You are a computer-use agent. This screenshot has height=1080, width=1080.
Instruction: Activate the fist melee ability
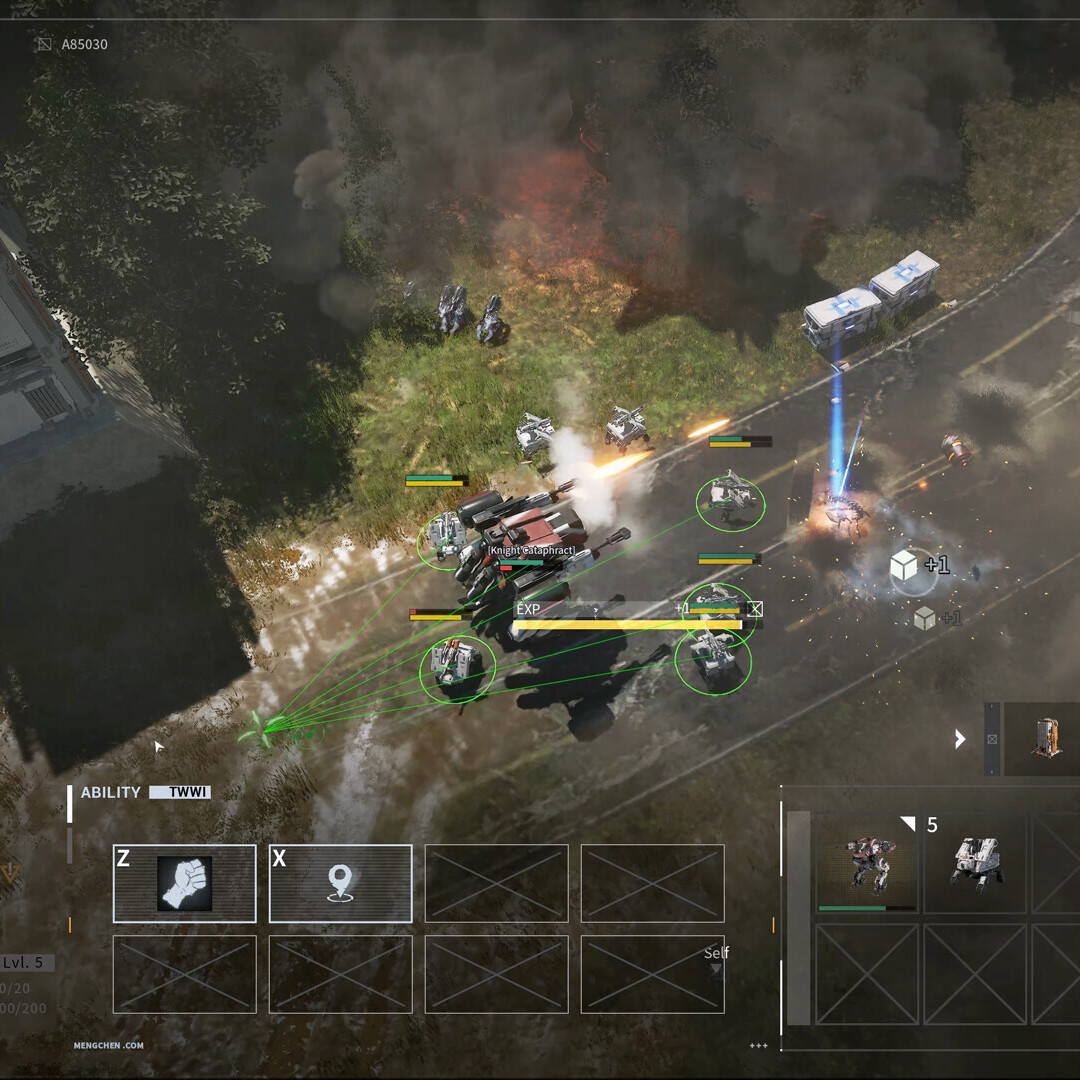click(184, 883)
